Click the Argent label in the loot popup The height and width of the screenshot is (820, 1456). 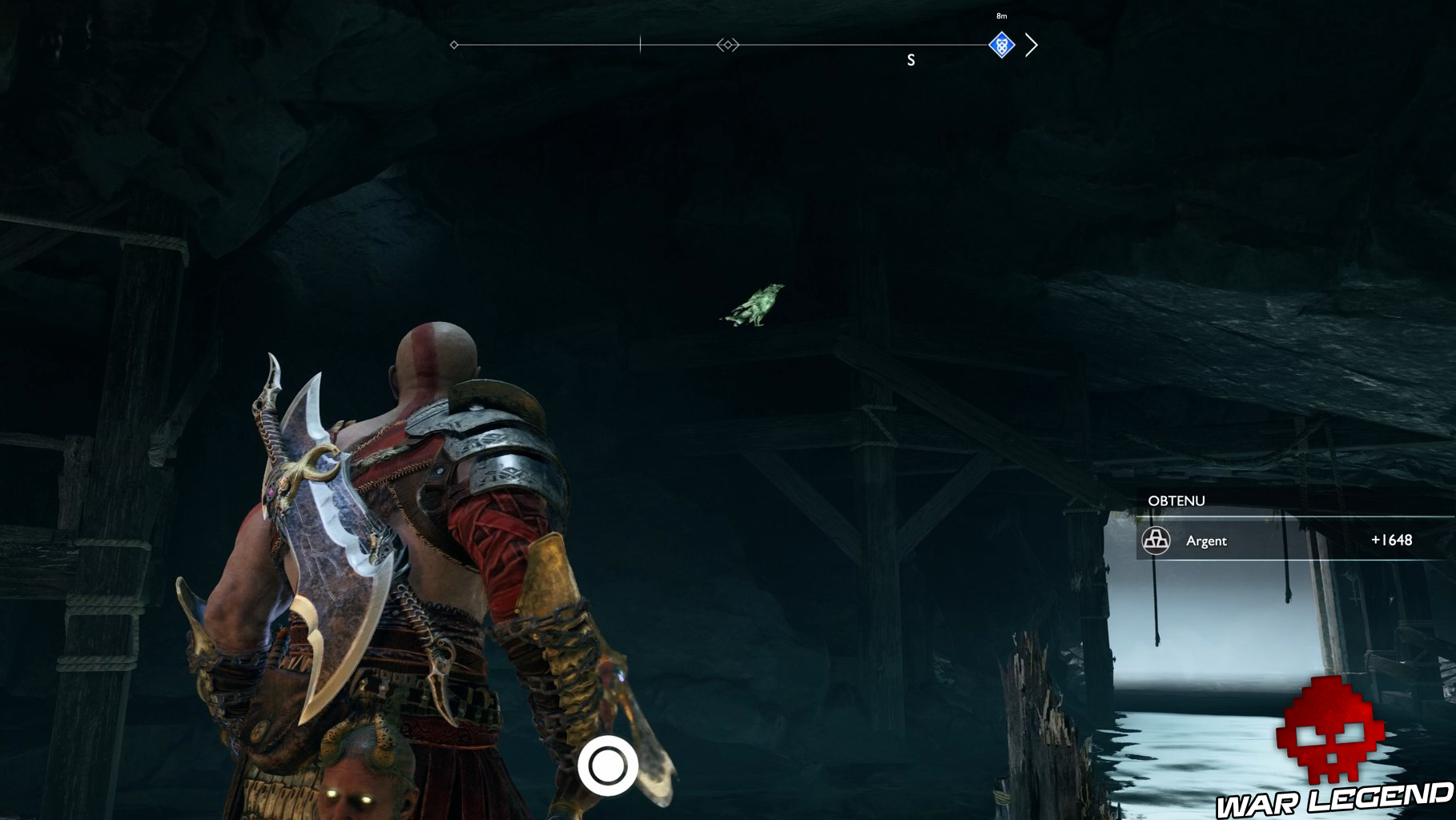pyautogui.click(x=1206, y=541)
